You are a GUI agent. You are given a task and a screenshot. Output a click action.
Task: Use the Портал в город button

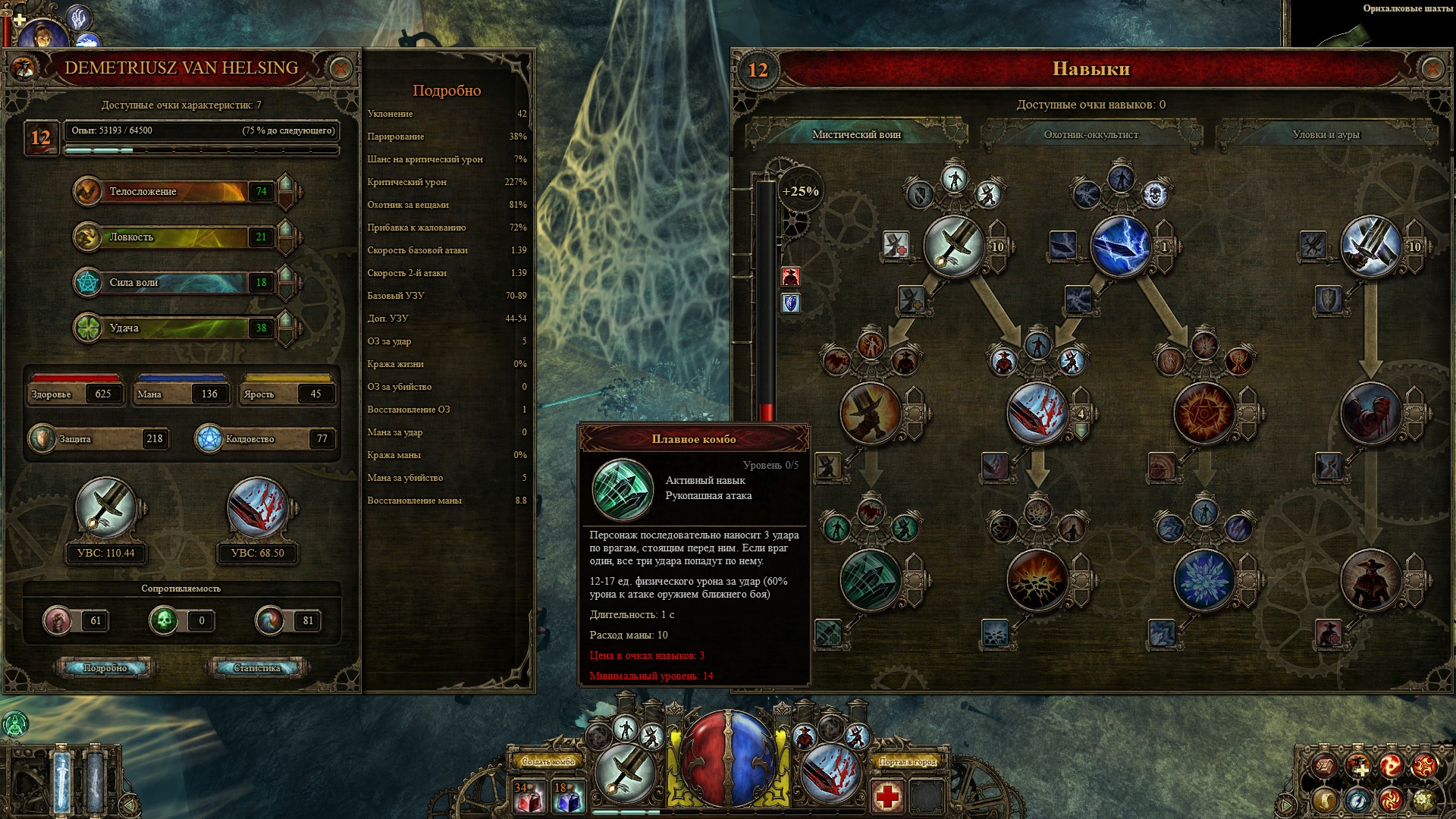pyautogui.click(x=908, y=761)
